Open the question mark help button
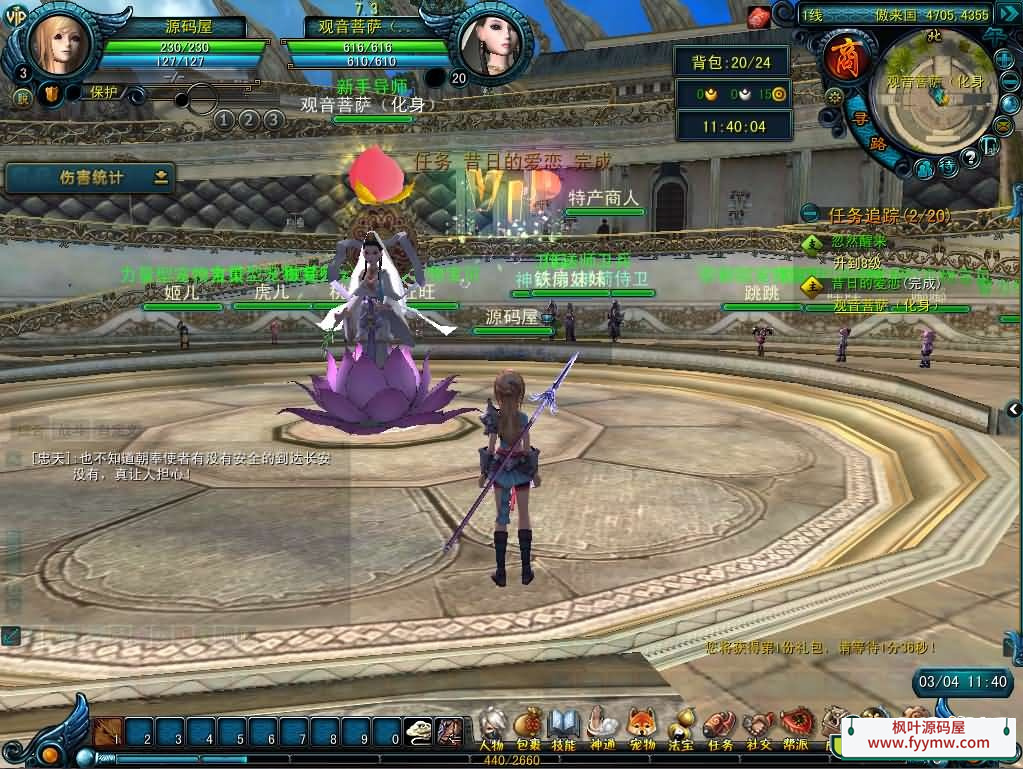Viewport: 1023px width, 769px height. (969, 158)
